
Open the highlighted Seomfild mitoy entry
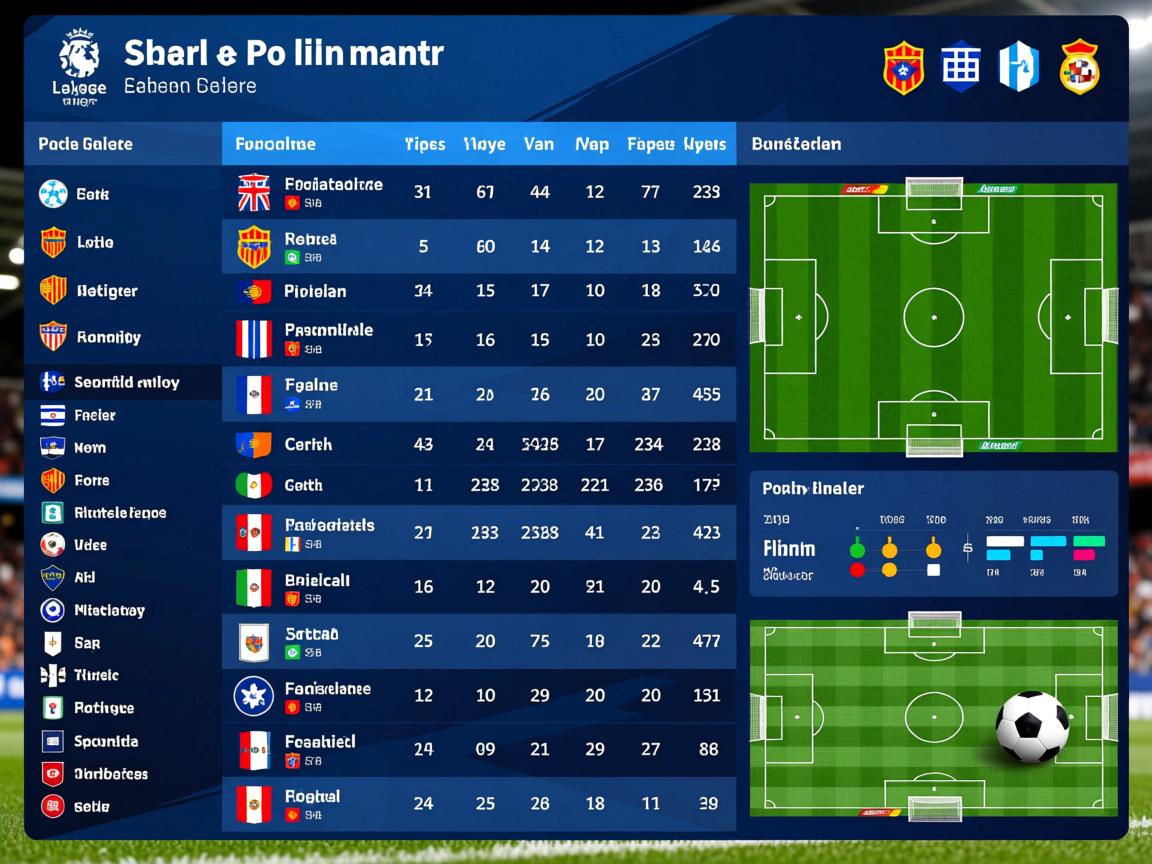point(125,382)
